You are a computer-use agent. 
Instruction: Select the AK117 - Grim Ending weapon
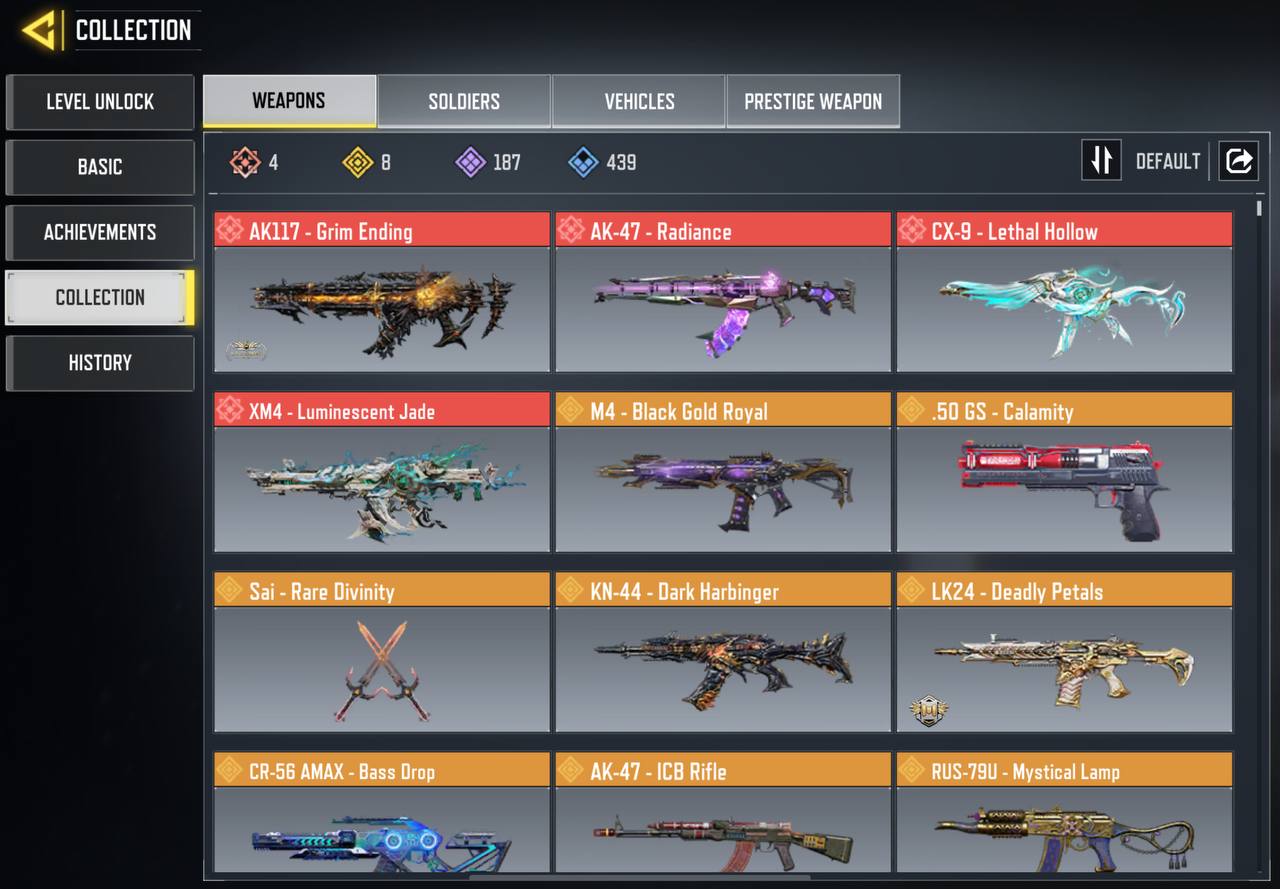click(x=382, y=292)
